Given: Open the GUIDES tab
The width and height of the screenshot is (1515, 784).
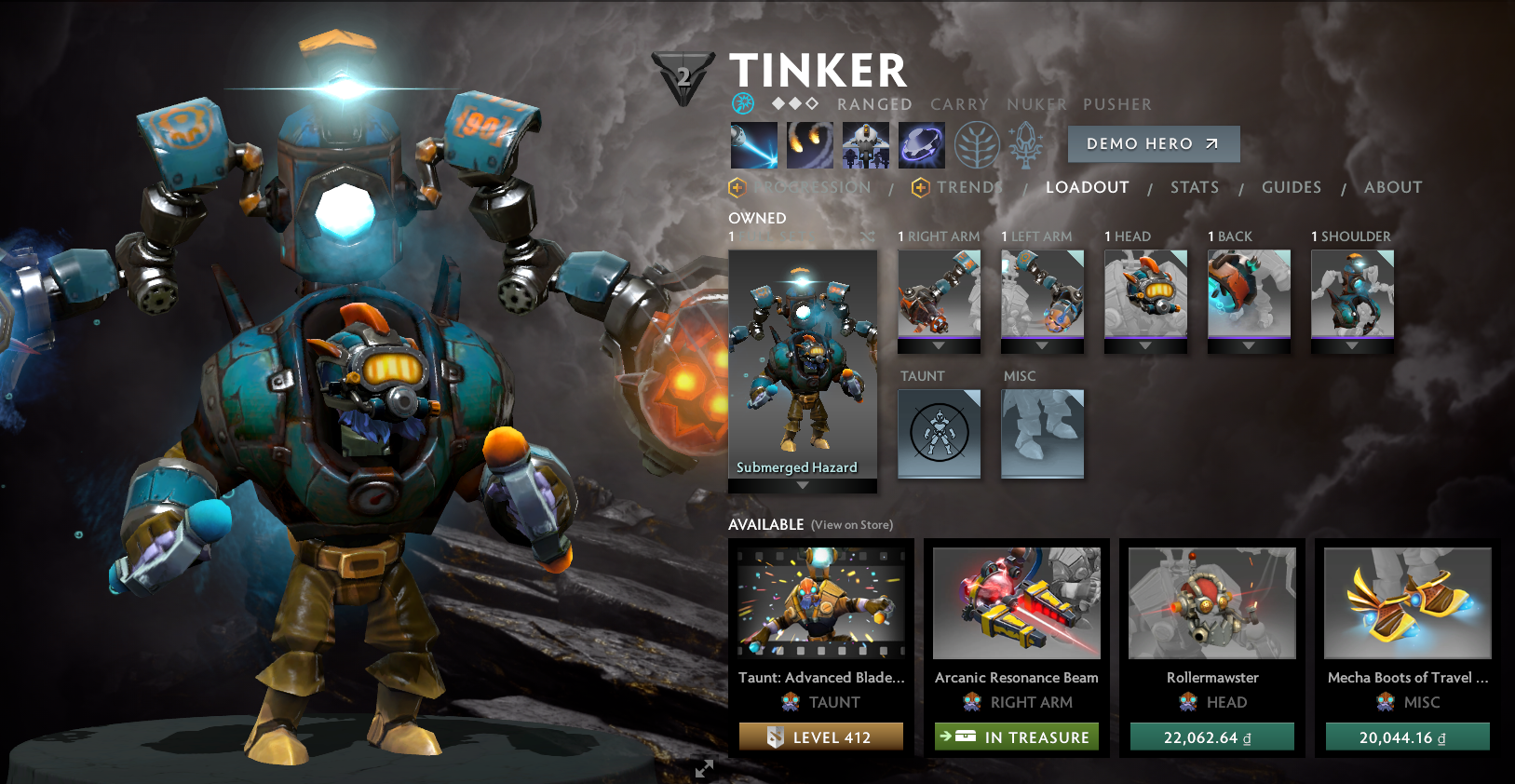Looking at the screenshot, I should 1292,187.
